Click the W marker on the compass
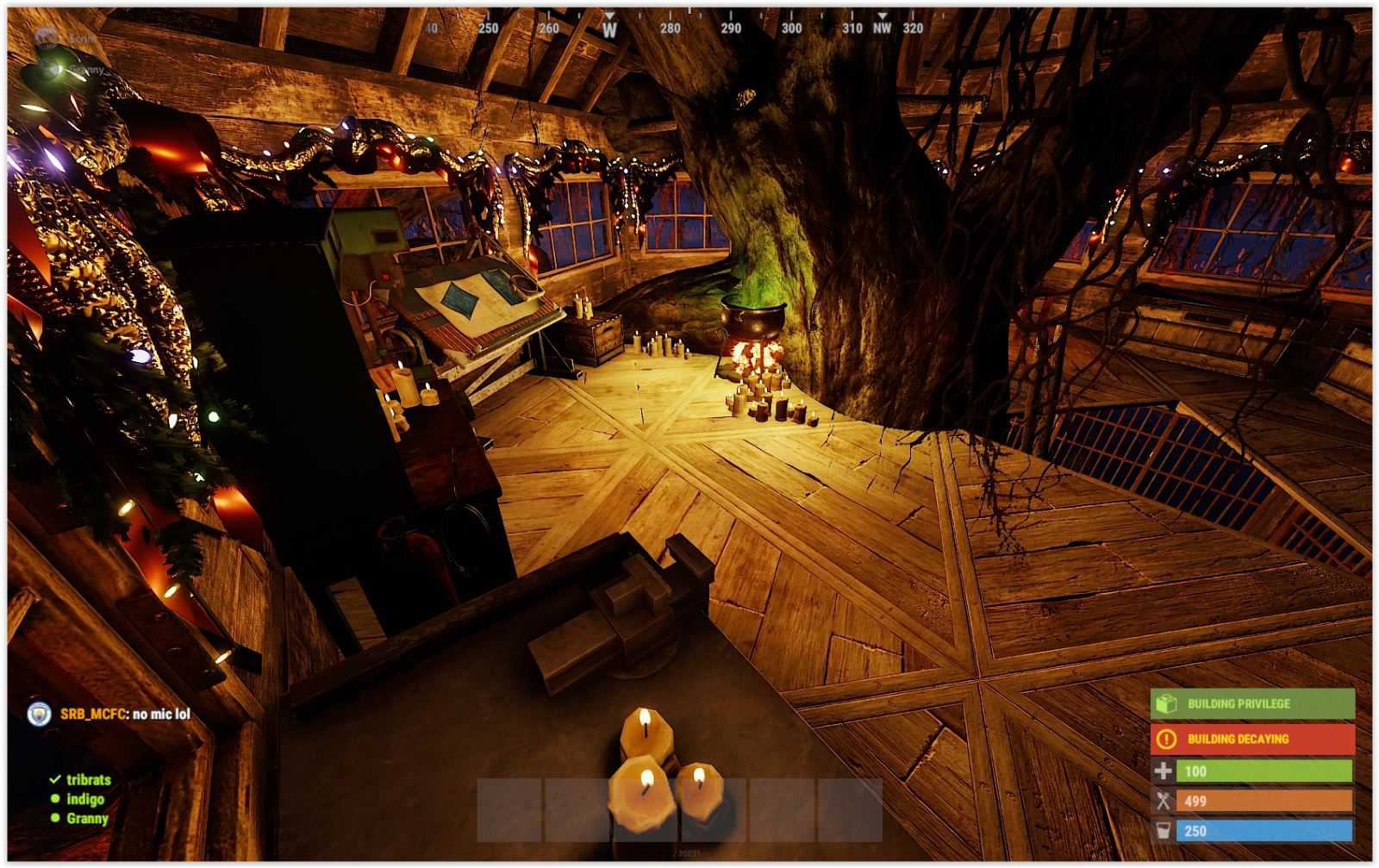Image resolution: width=1379 pixels, height=868 pixels. pos(609,29)
